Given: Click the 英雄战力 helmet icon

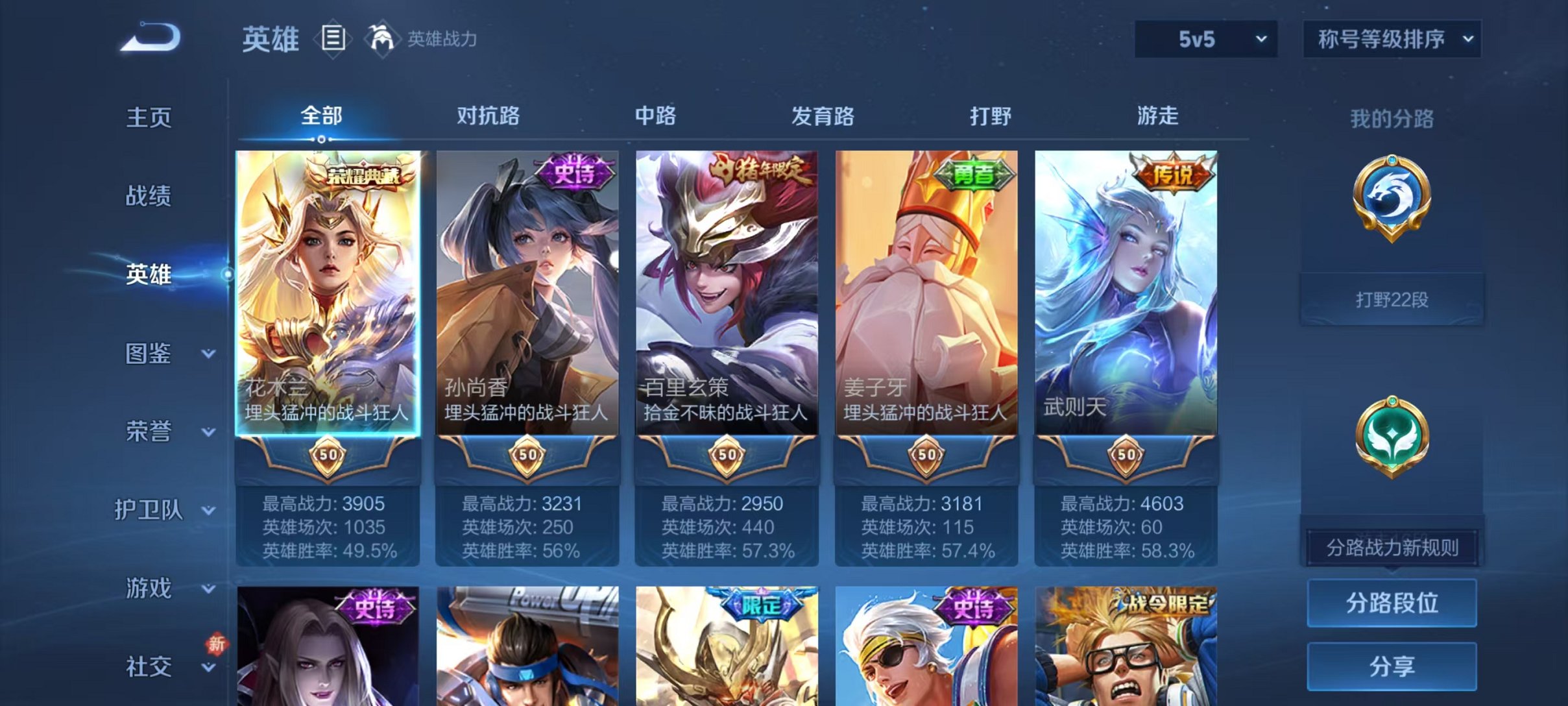Looking at the screenshot, I should (383, 39).
